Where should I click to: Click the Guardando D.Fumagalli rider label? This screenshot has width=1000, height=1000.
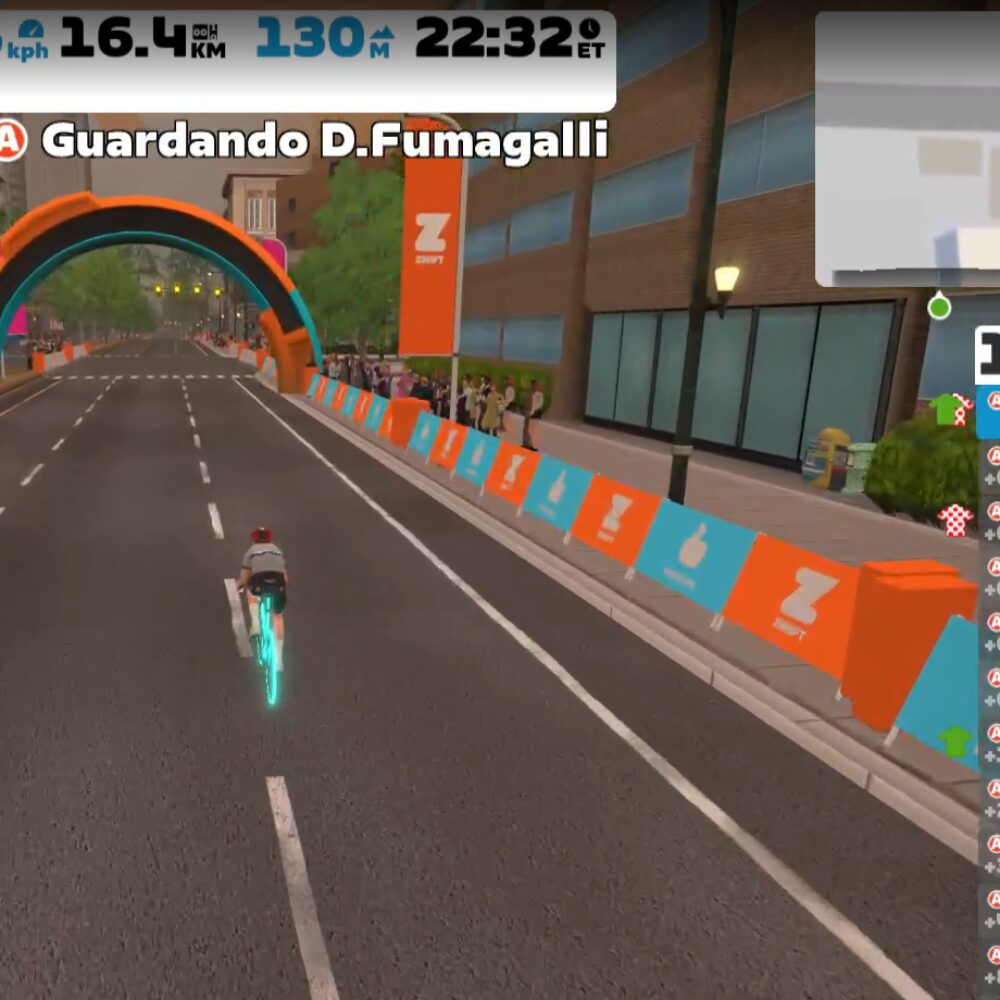(325, 141)
